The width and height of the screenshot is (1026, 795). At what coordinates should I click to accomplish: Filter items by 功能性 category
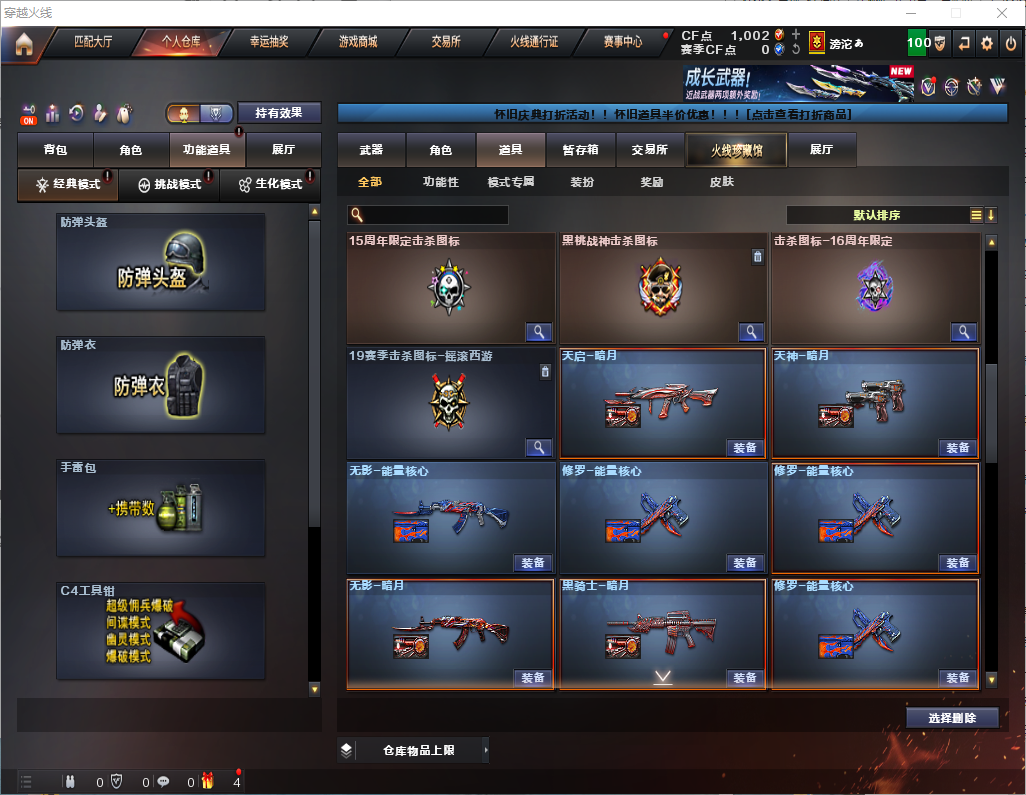point(440,182)
